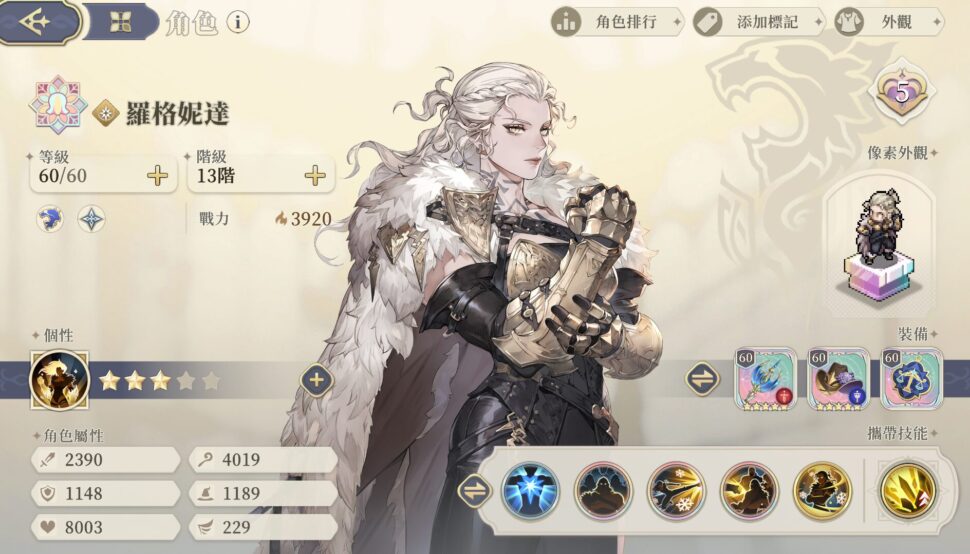Click the plus beside 13階 rank

(315, 176)
